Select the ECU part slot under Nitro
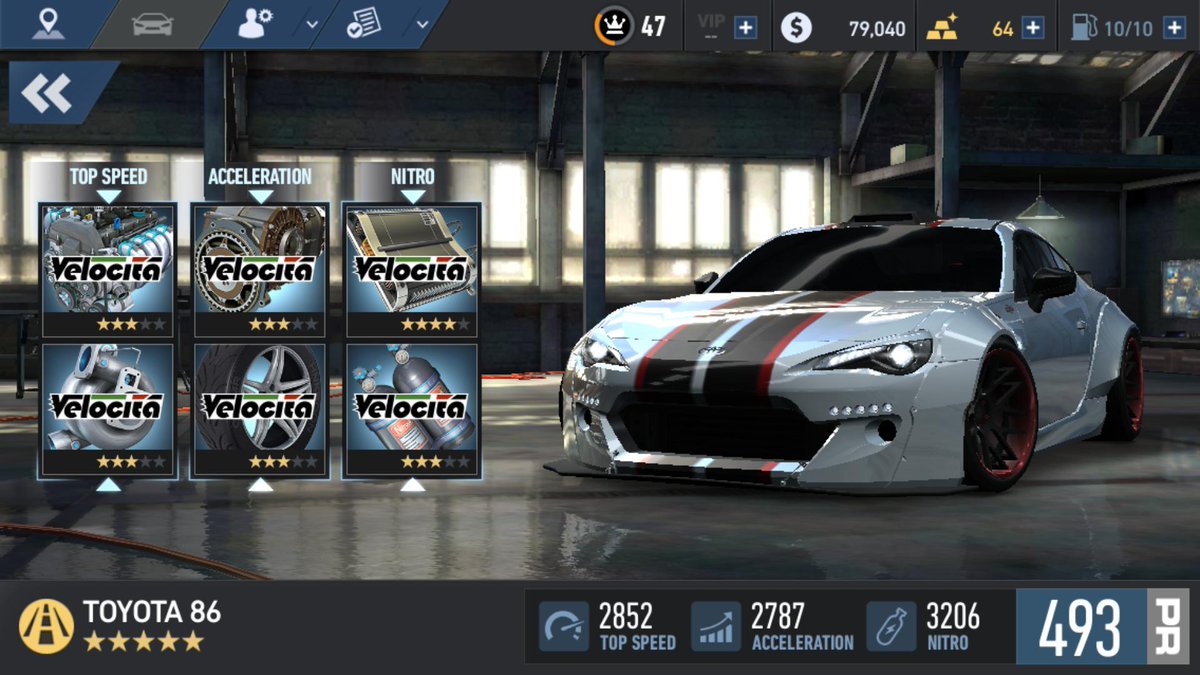 click(x=412, y=270)
